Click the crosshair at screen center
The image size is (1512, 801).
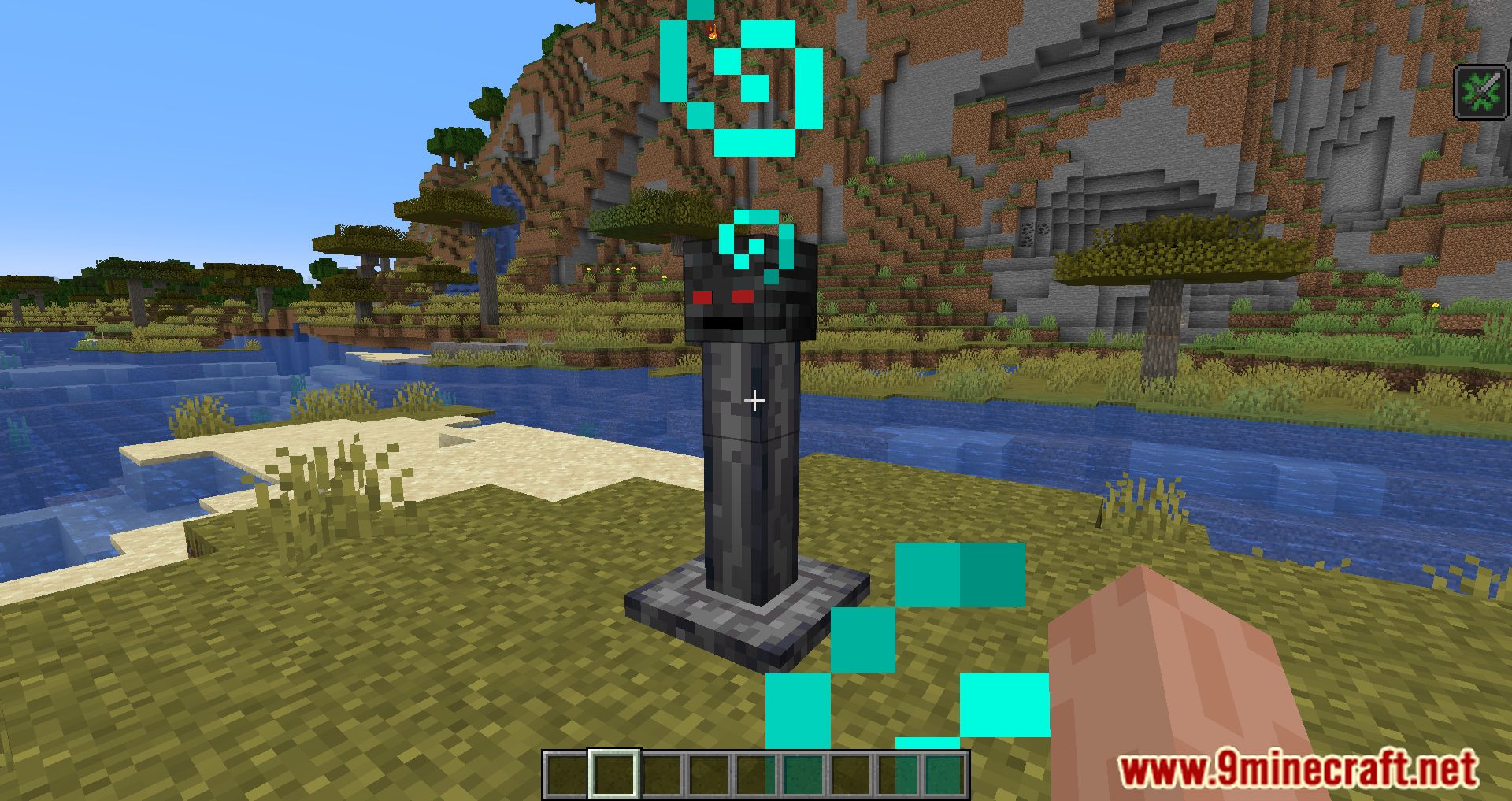tap(754, 400)
